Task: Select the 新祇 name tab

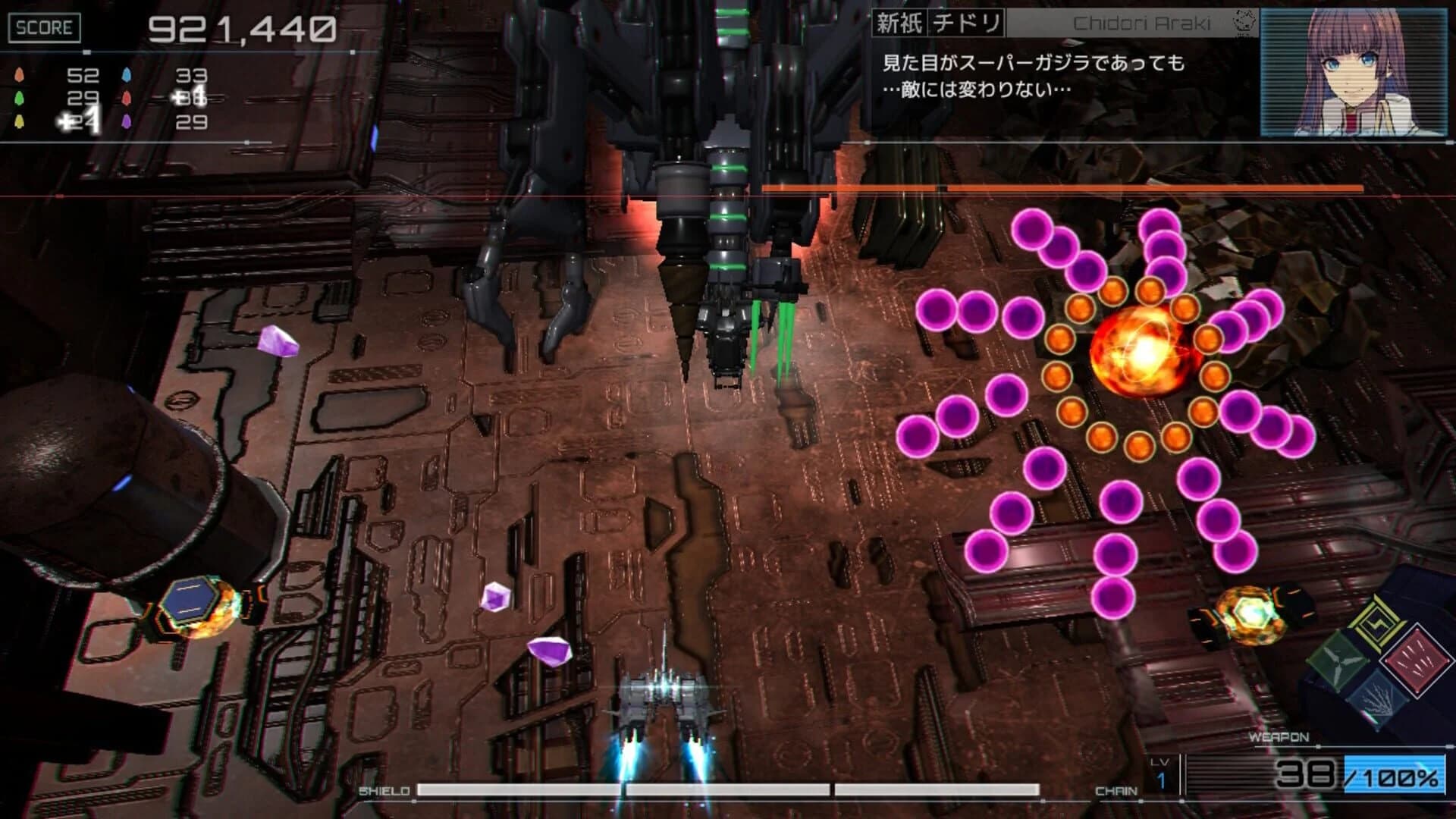Action: click(899, 24)
